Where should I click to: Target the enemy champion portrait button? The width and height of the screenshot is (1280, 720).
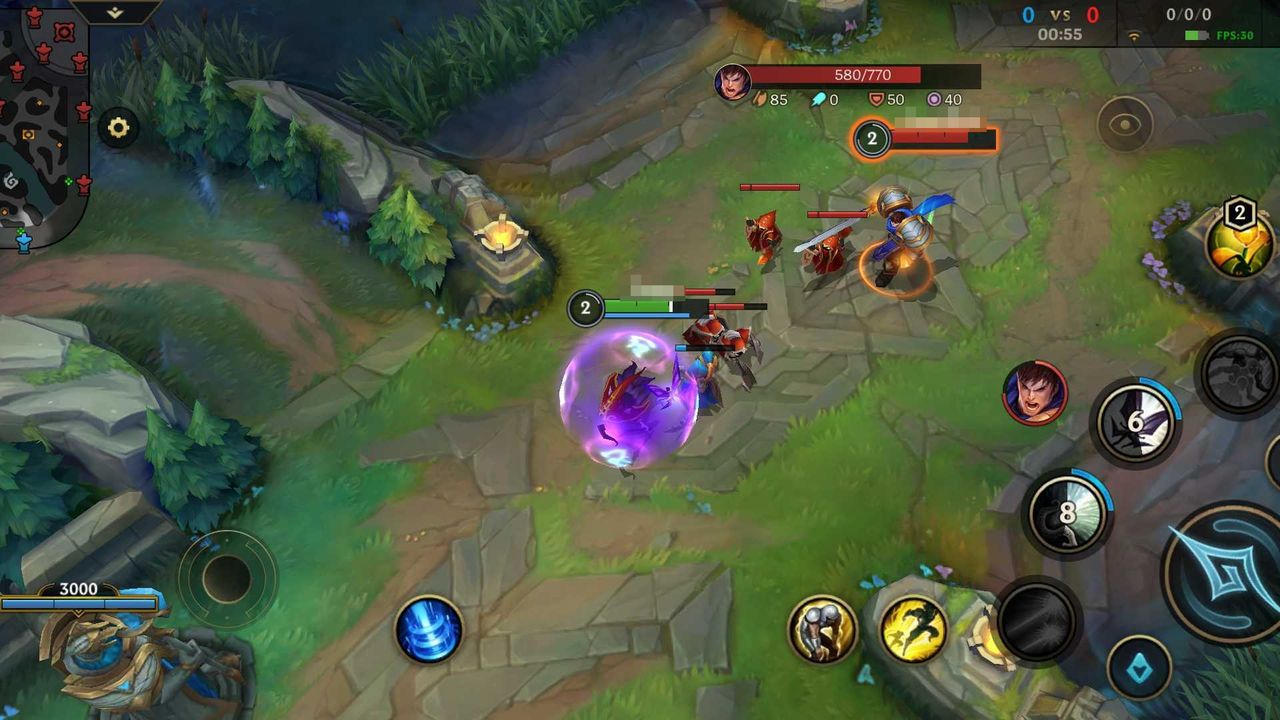pyautogui.click(x=1035, y=392)
